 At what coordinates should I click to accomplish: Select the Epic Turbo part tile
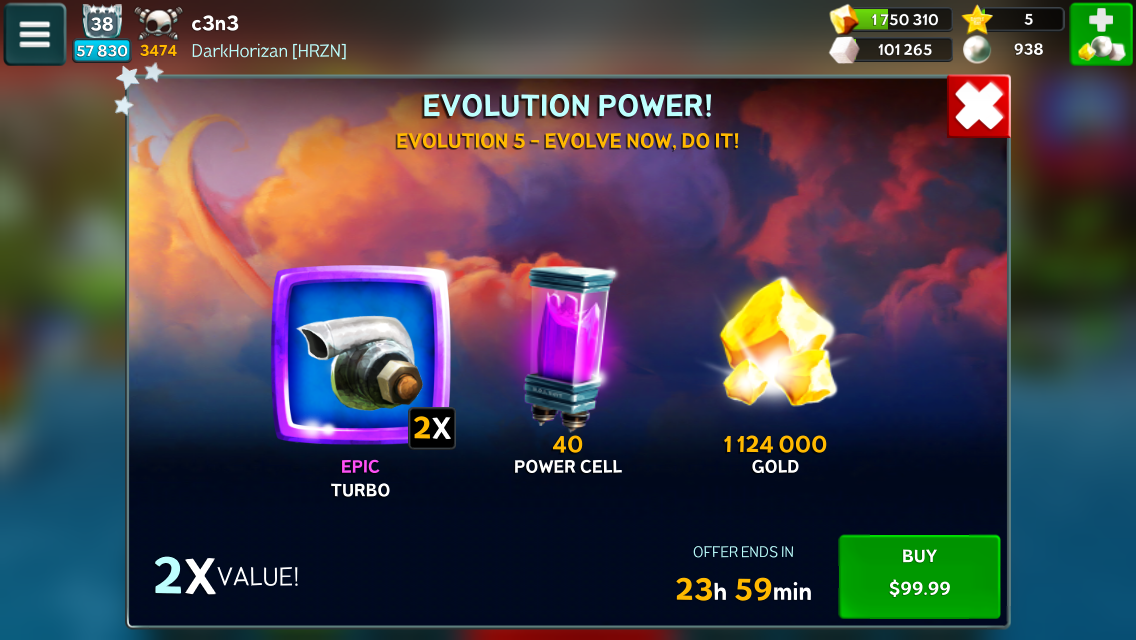(361, 353)
